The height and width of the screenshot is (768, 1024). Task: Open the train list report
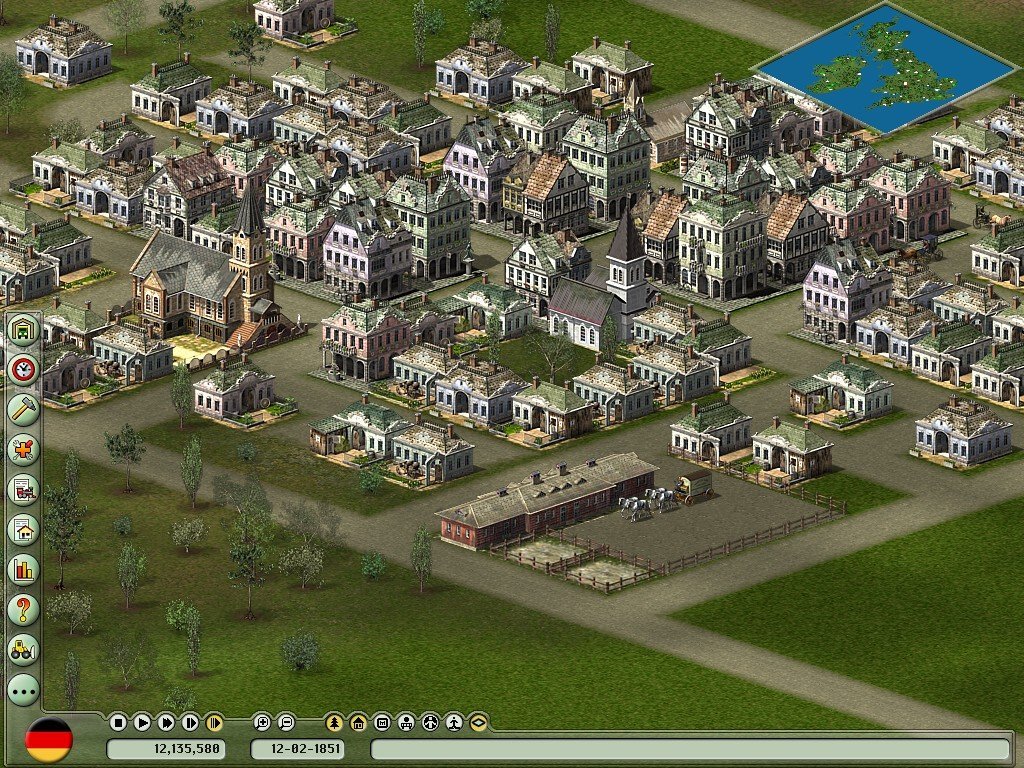pos(22,489)
